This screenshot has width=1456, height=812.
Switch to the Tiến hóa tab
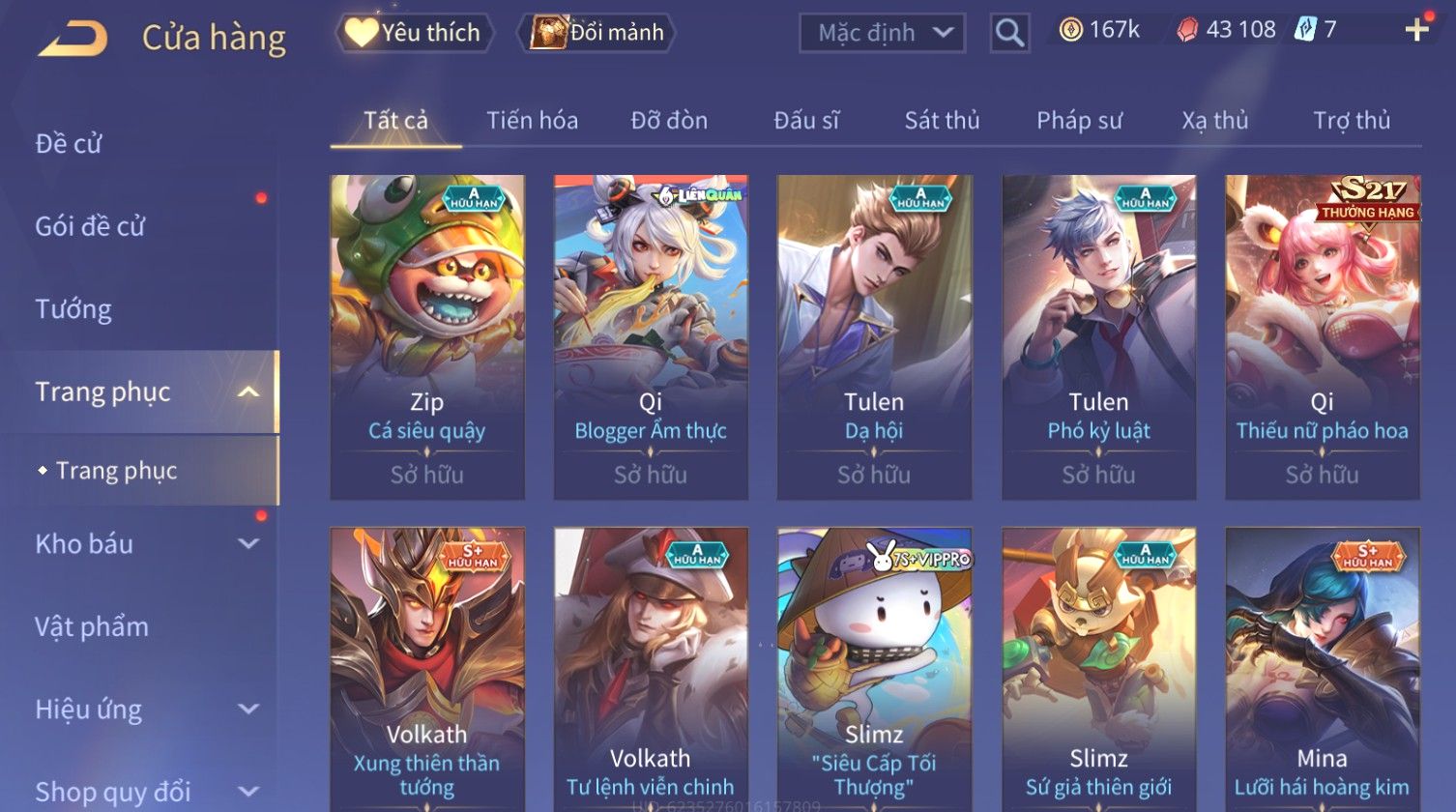point(532,121)
